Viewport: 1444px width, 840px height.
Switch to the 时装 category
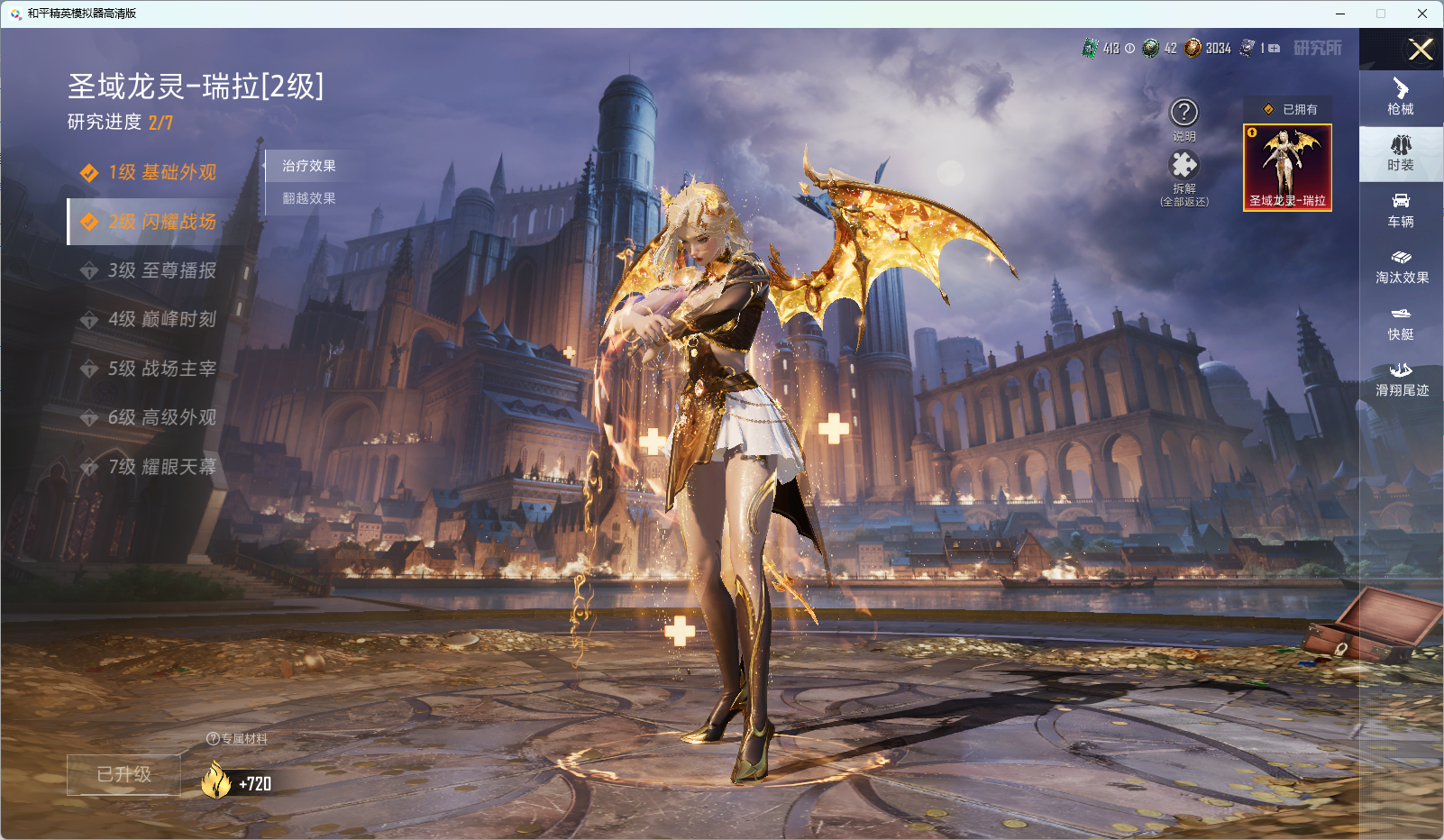point(1401,153)
